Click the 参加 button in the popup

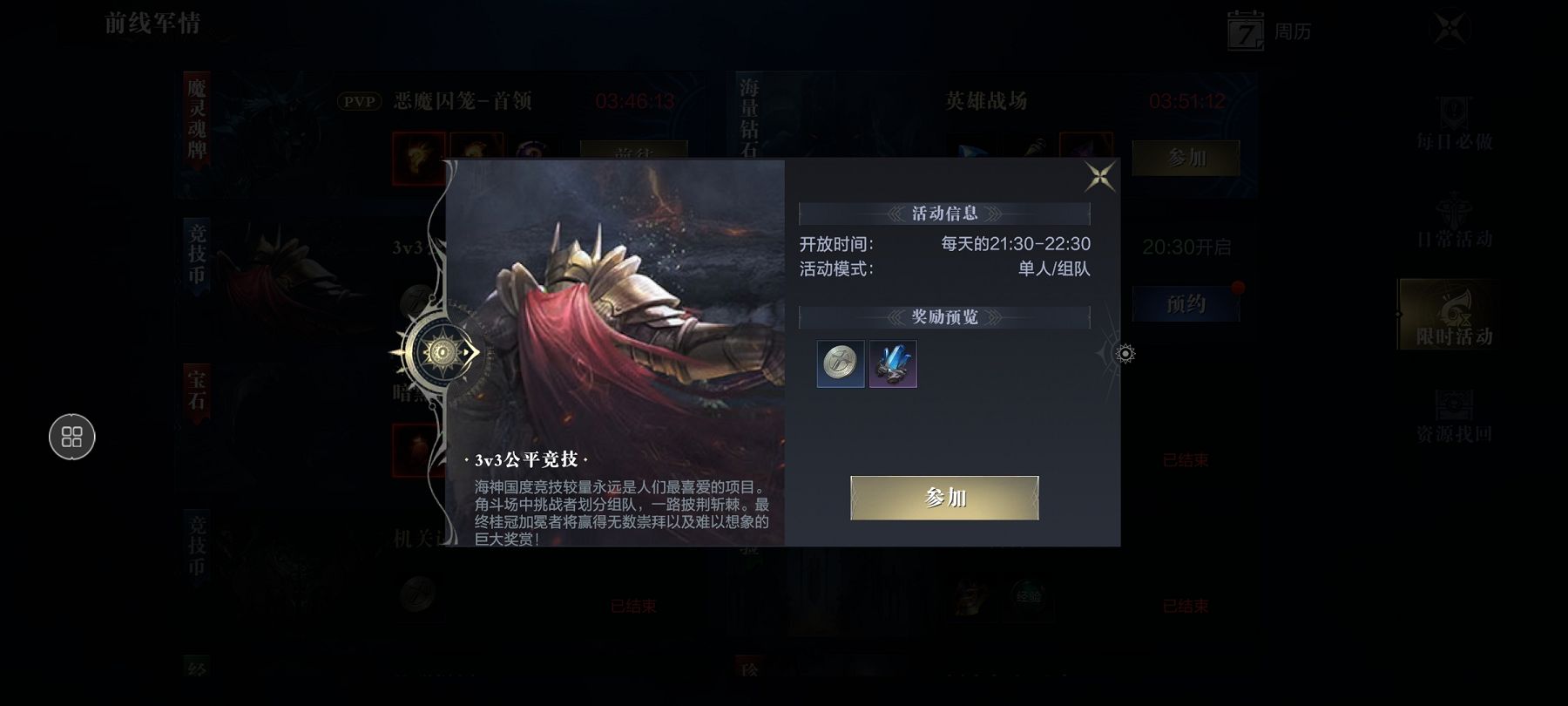(944, 498)
